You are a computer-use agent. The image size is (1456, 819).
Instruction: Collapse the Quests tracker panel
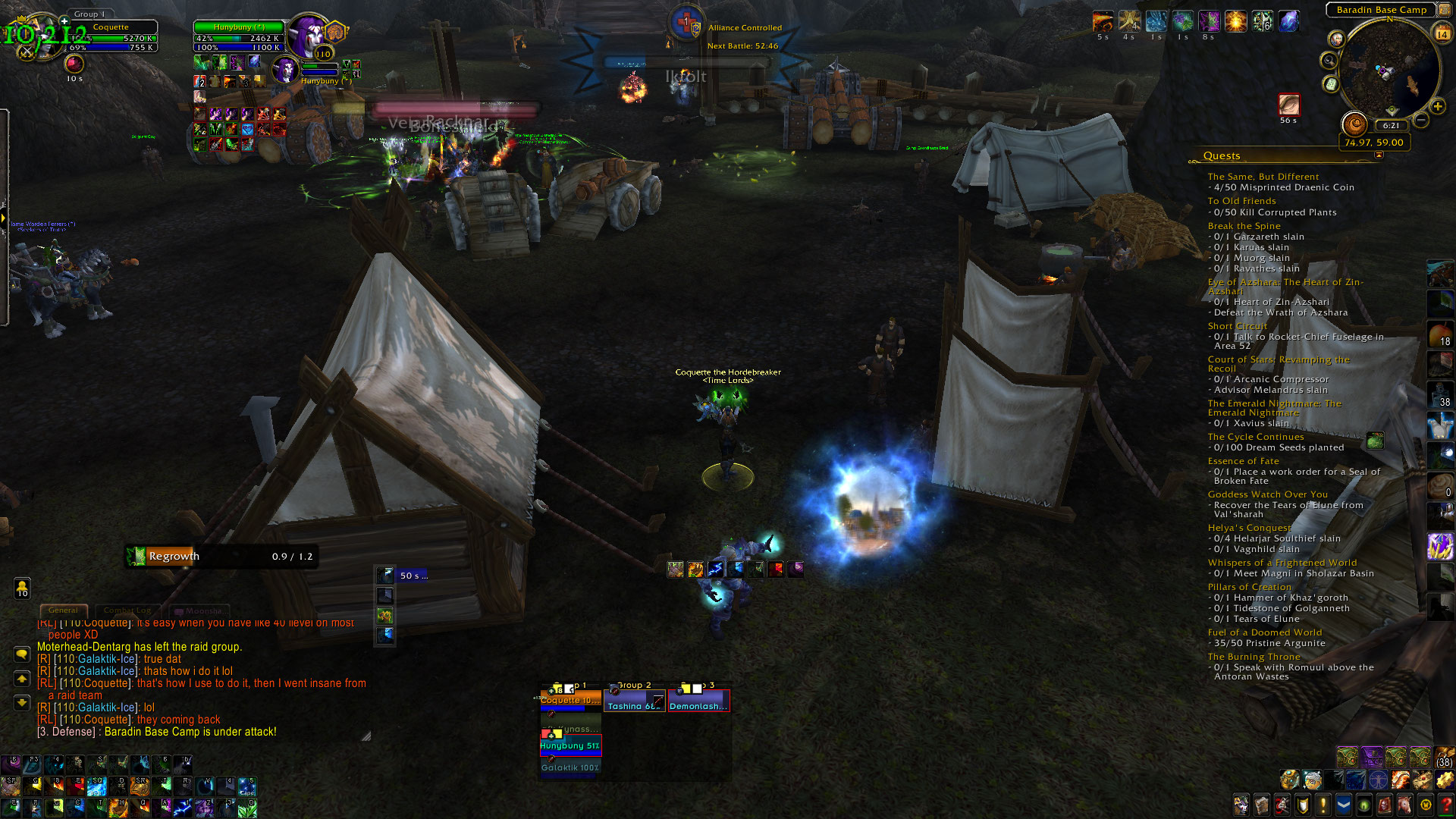tap(1379, 155)
